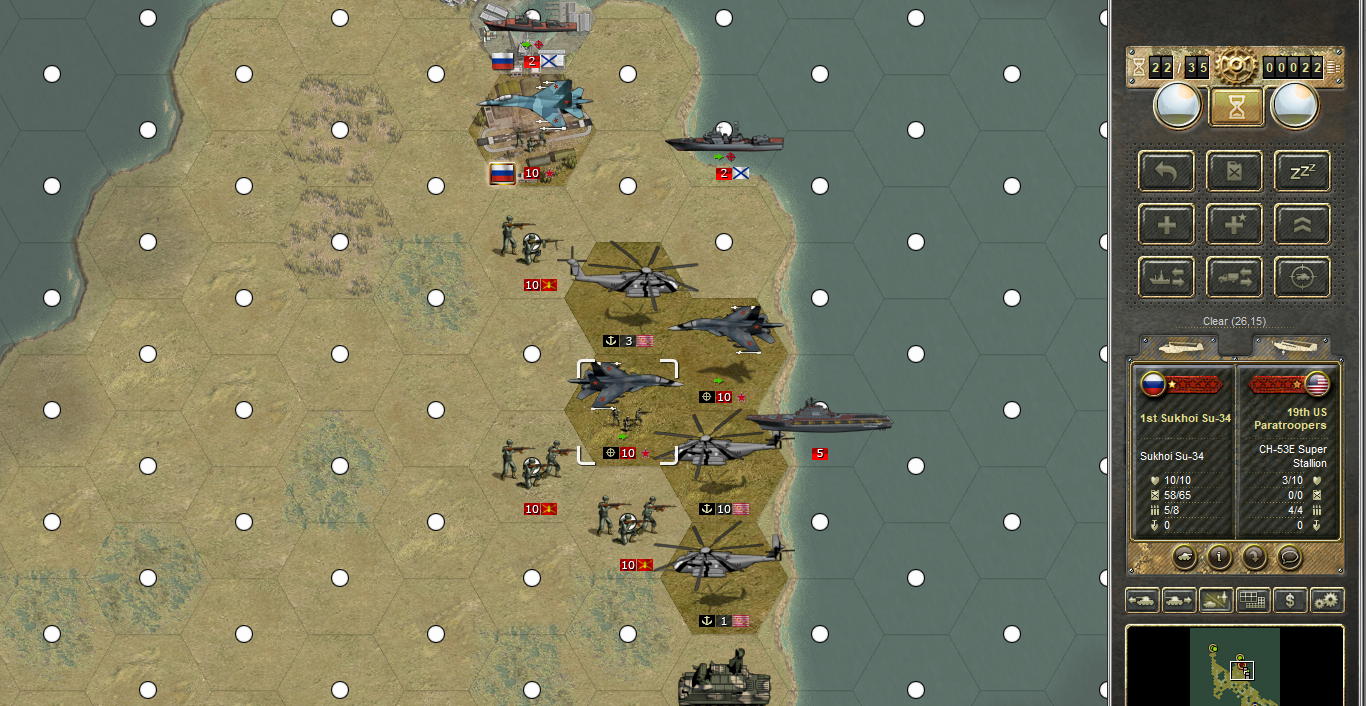Open the purchase menu with the dollar button
This screenshot has width=1366, height=706.
click(x=1290, y=600)
